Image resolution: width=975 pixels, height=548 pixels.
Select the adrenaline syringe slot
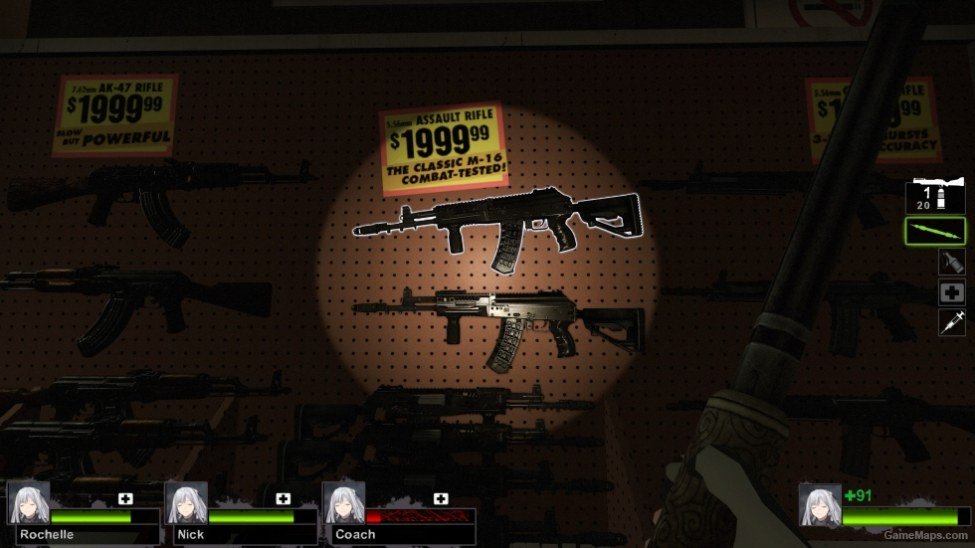(951, 322)
